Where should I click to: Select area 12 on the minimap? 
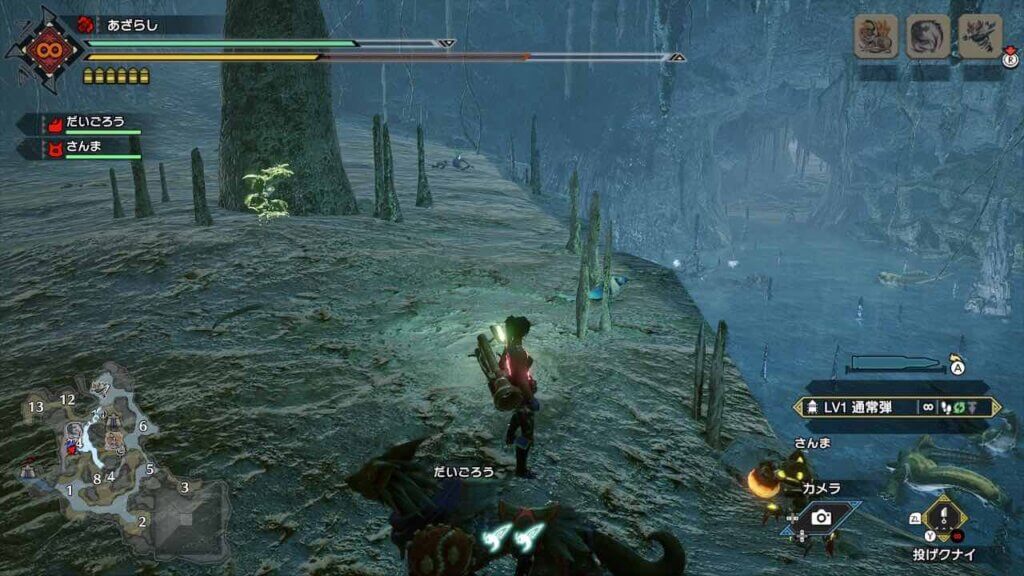pos(67,400)
